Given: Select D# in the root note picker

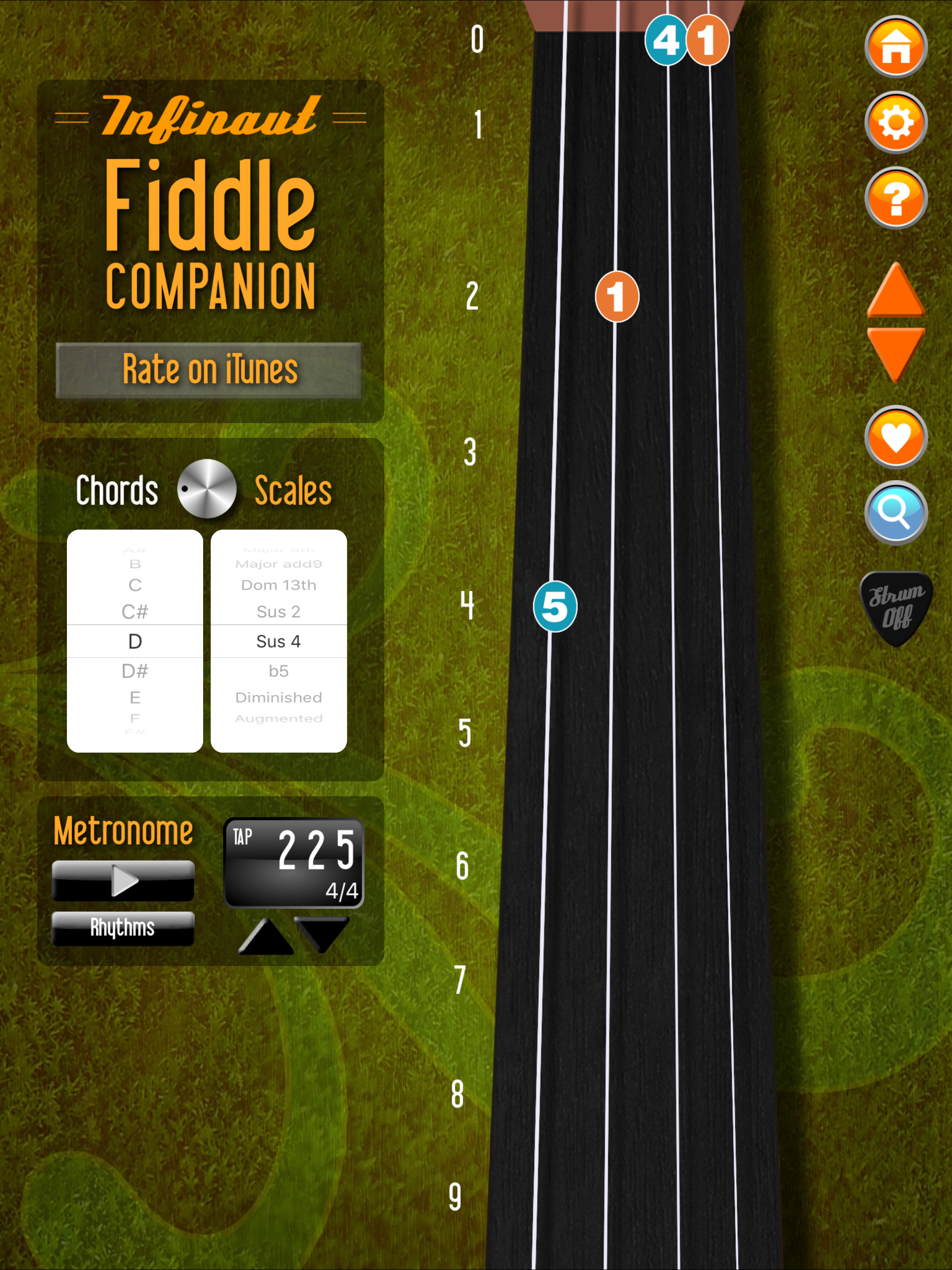Looking at the screenshot, I should [135, 671].
